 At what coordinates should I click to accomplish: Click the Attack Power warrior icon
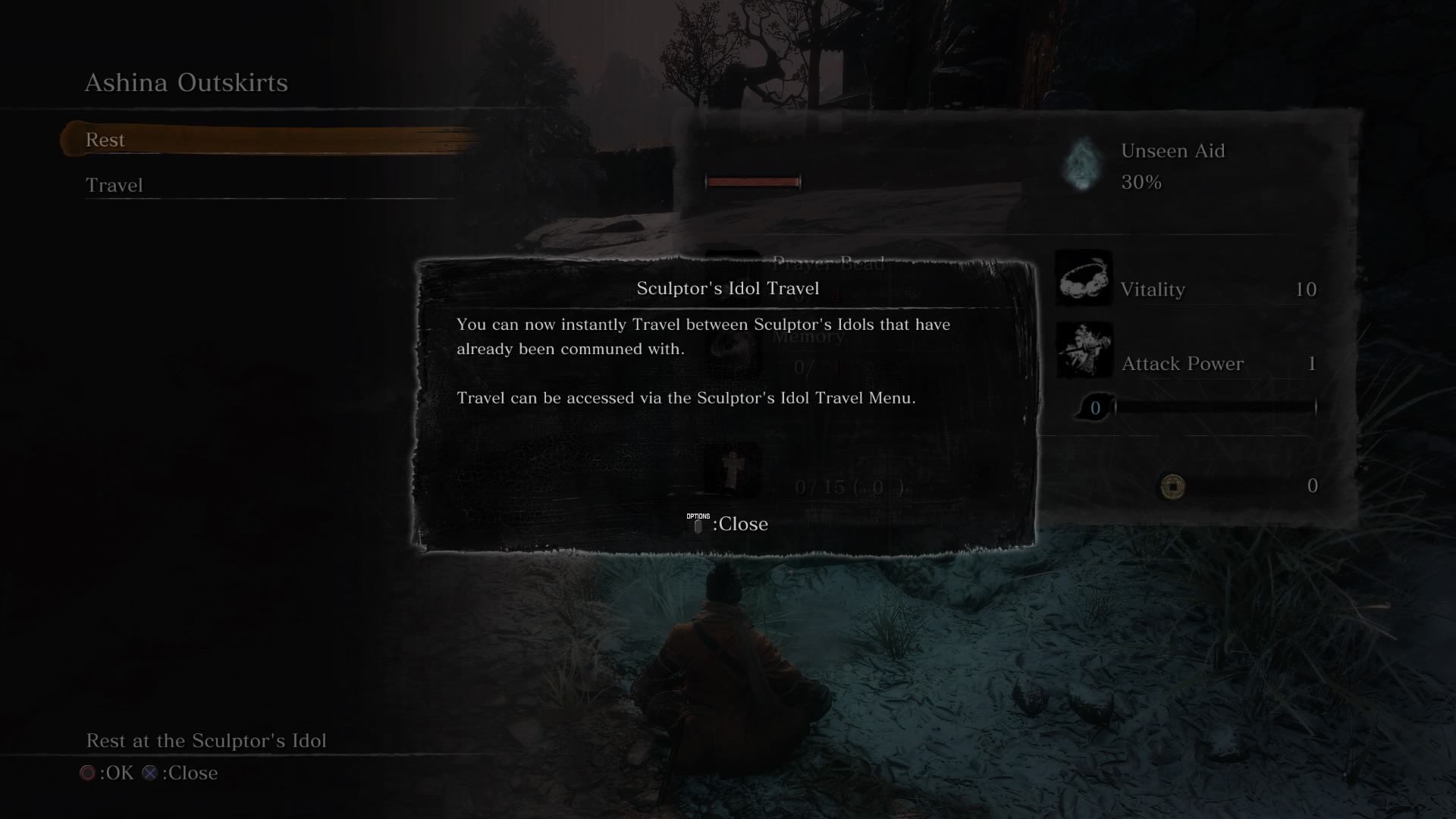pyautogui.click(x=1083, y=350)
